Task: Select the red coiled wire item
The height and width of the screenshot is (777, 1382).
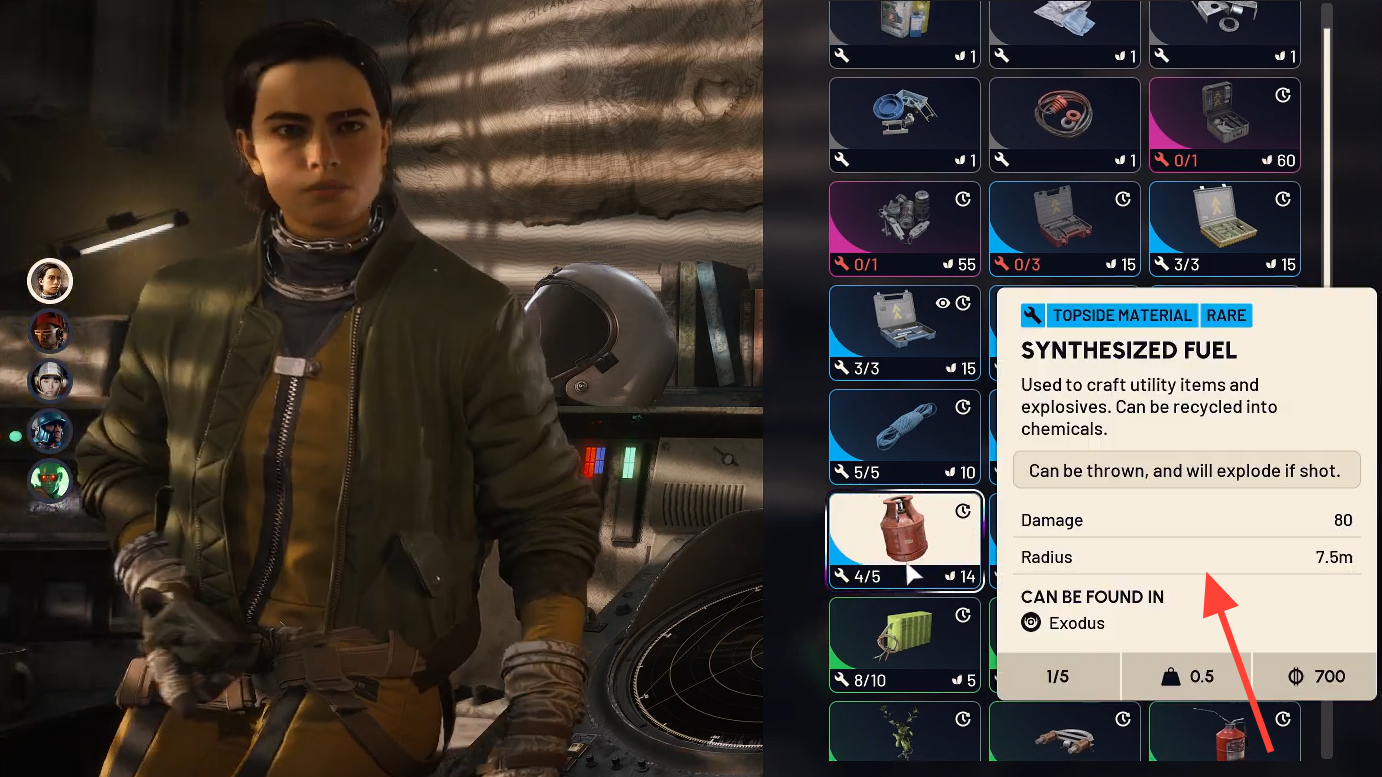Action: coord(1064,124)
